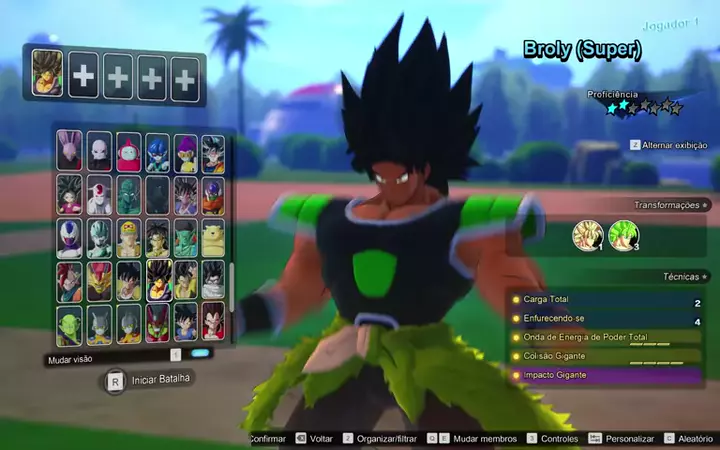Image resolution: width=720 pixels, height=450 pixels.
Task: Choose the Cooler character tile
Action: point(70,239)
